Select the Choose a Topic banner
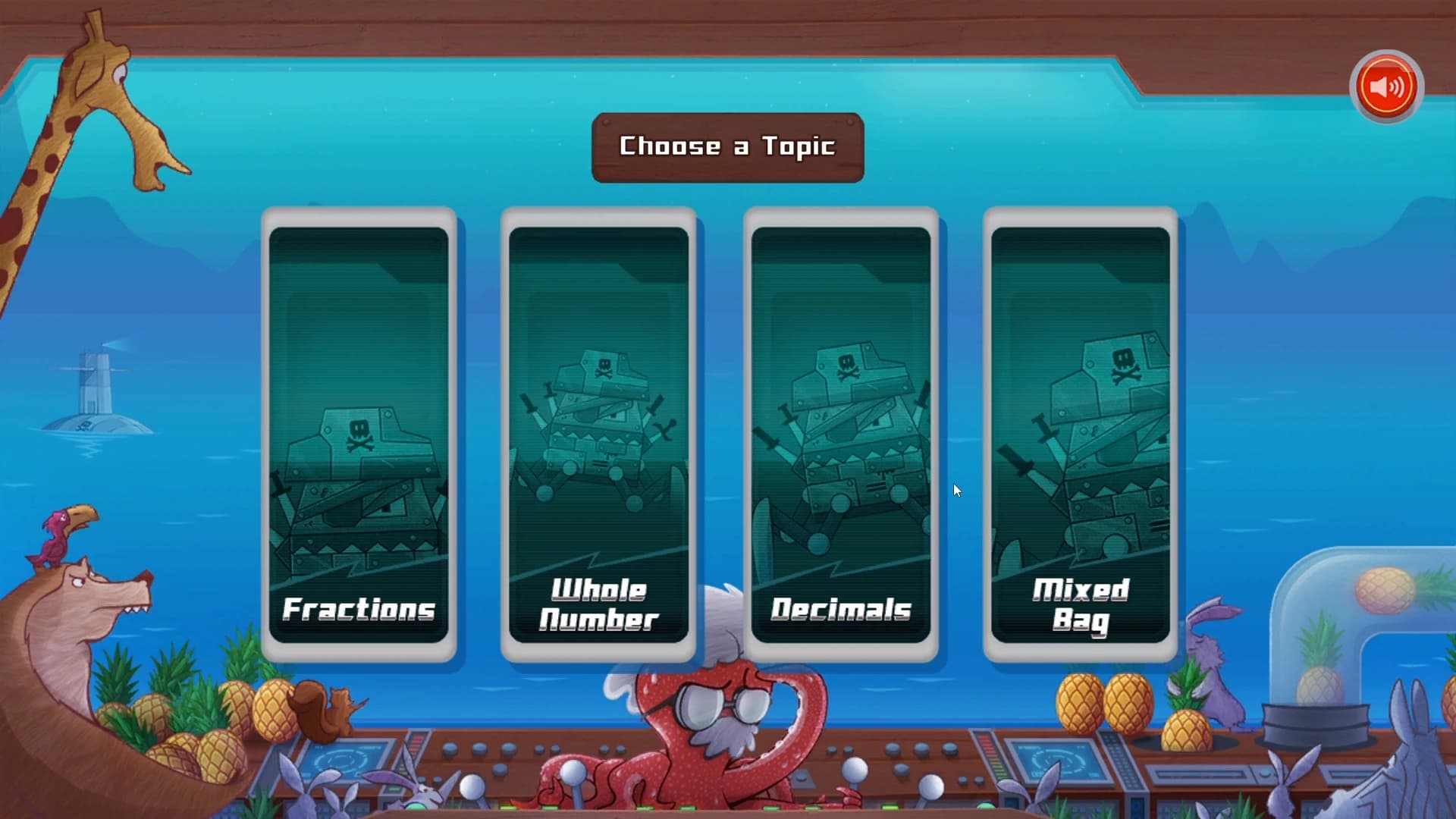The height and width of the screenshot is (819, 1456). (726, 146)
